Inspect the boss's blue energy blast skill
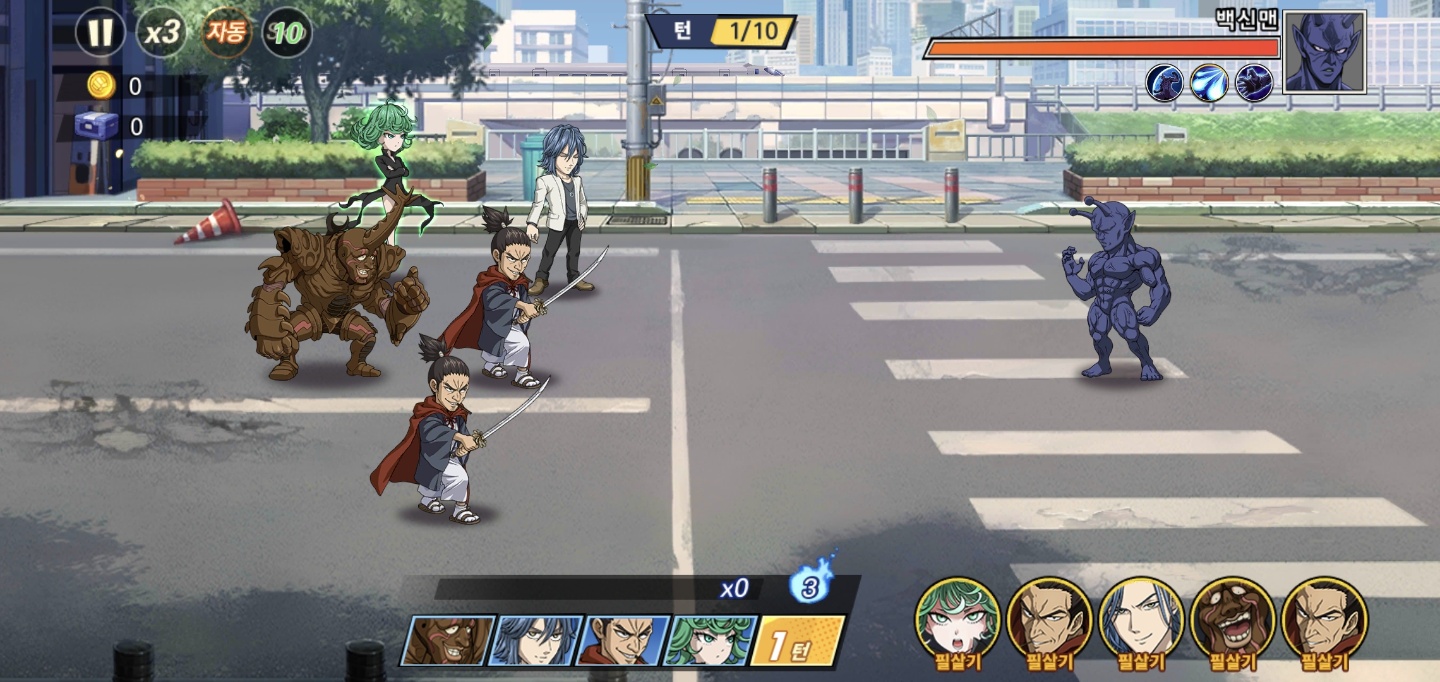The width and height of the screenshot is (1440, 682). [x=1209, y=82]
